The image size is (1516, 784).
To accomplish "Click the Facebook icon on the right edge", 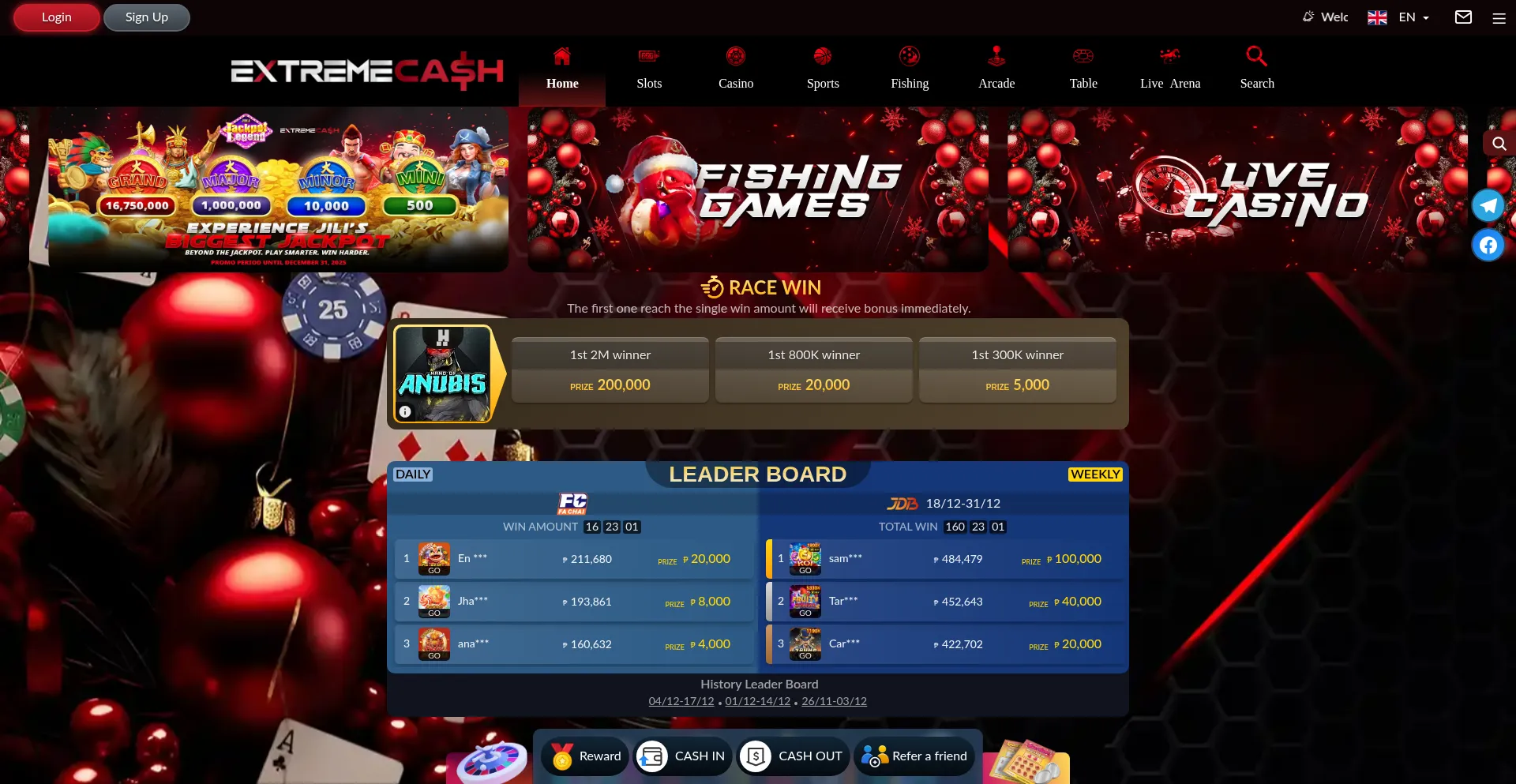I will coord(1488,245).
